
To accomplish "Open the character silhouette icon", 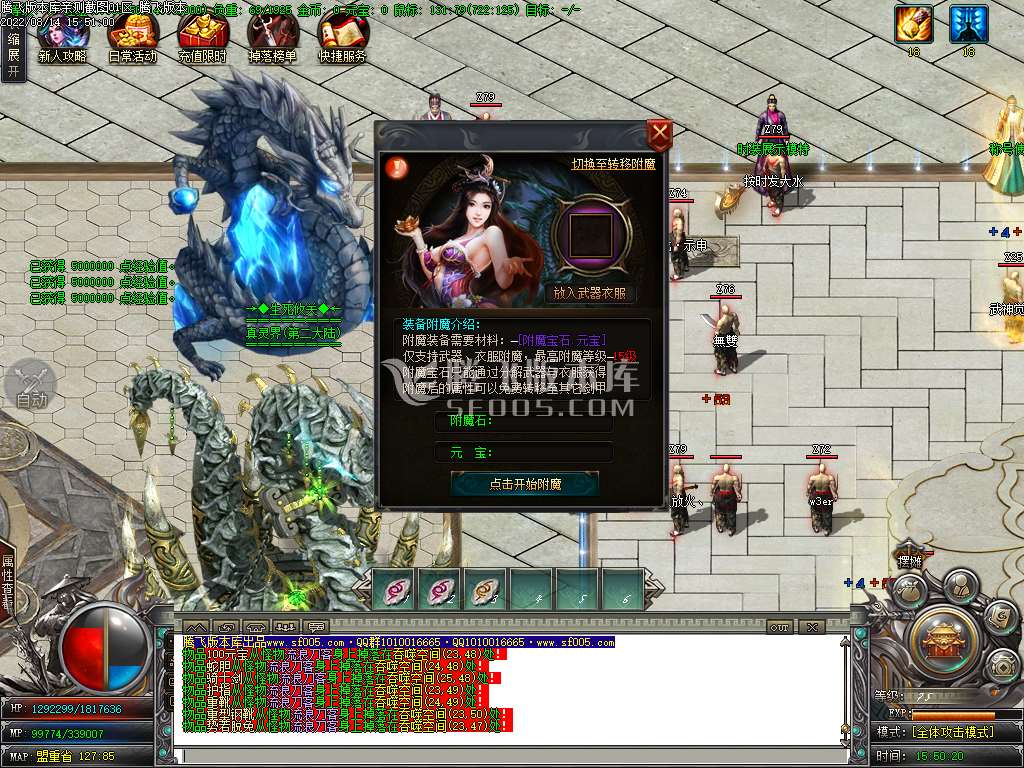I will (960, 583).
